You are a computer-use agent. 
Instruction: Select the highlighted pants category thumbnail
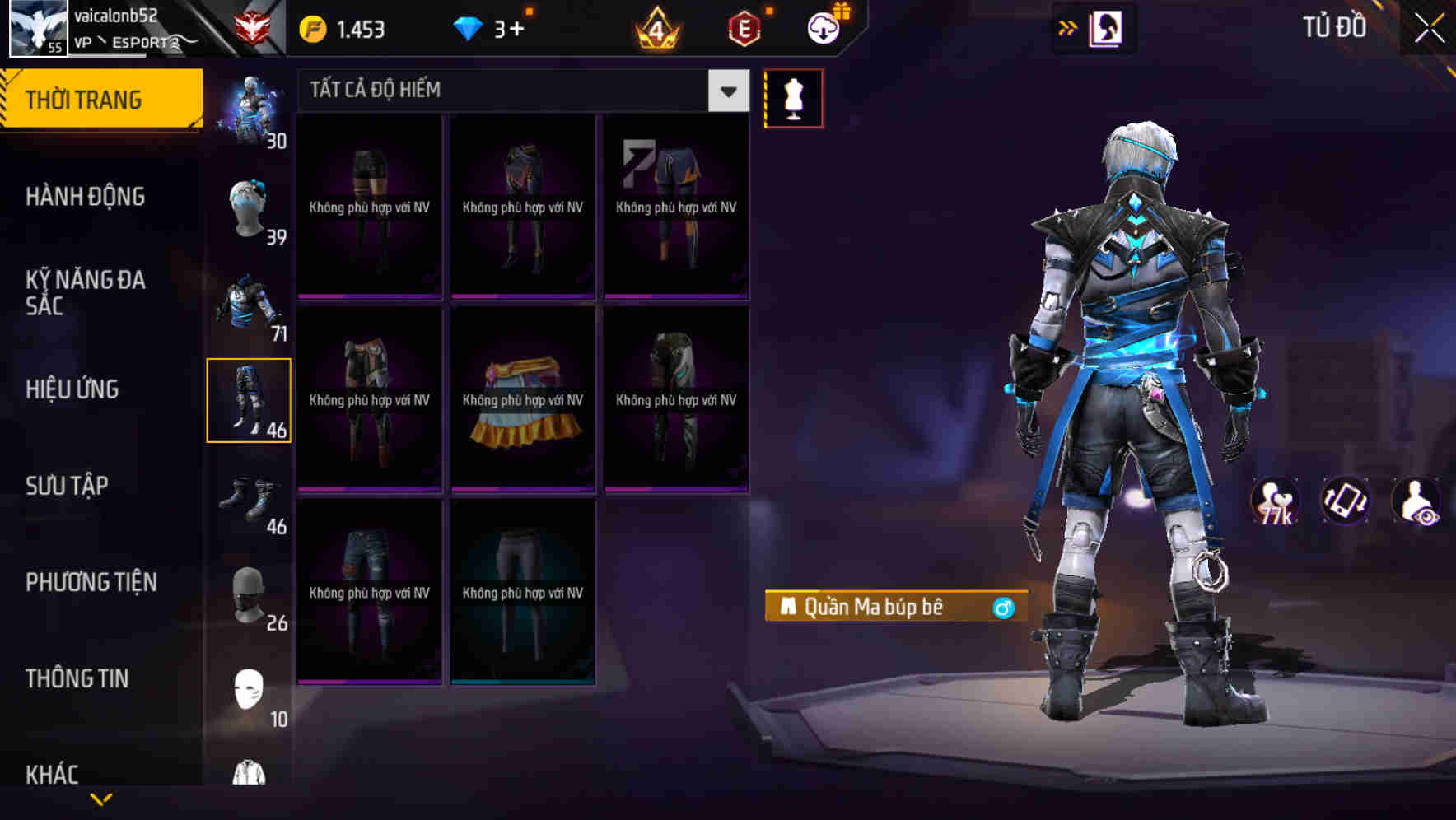pyautogui.click(x=250, y=399)
